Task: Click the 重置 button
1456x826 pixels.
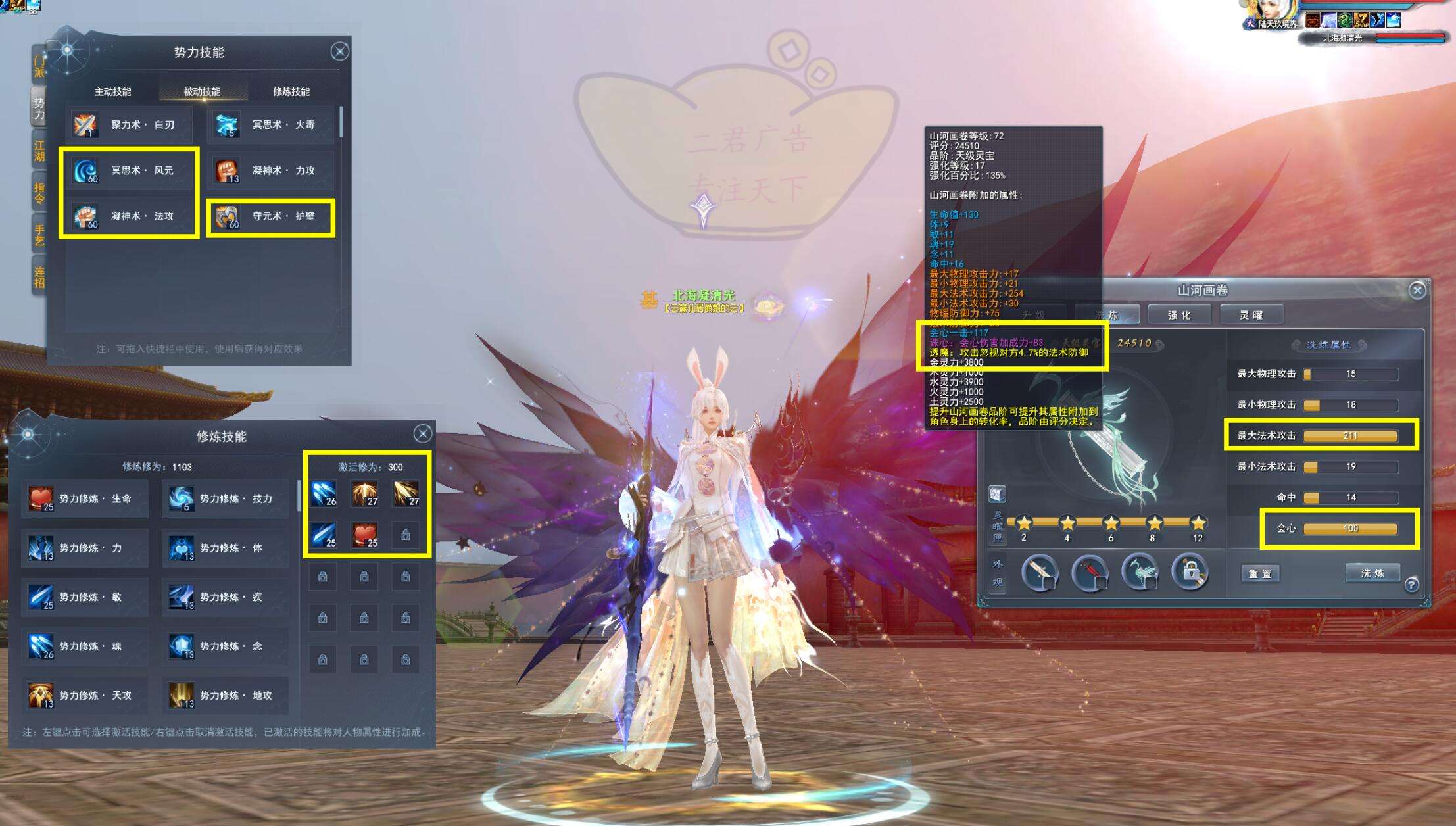Action: [1260, 573]
